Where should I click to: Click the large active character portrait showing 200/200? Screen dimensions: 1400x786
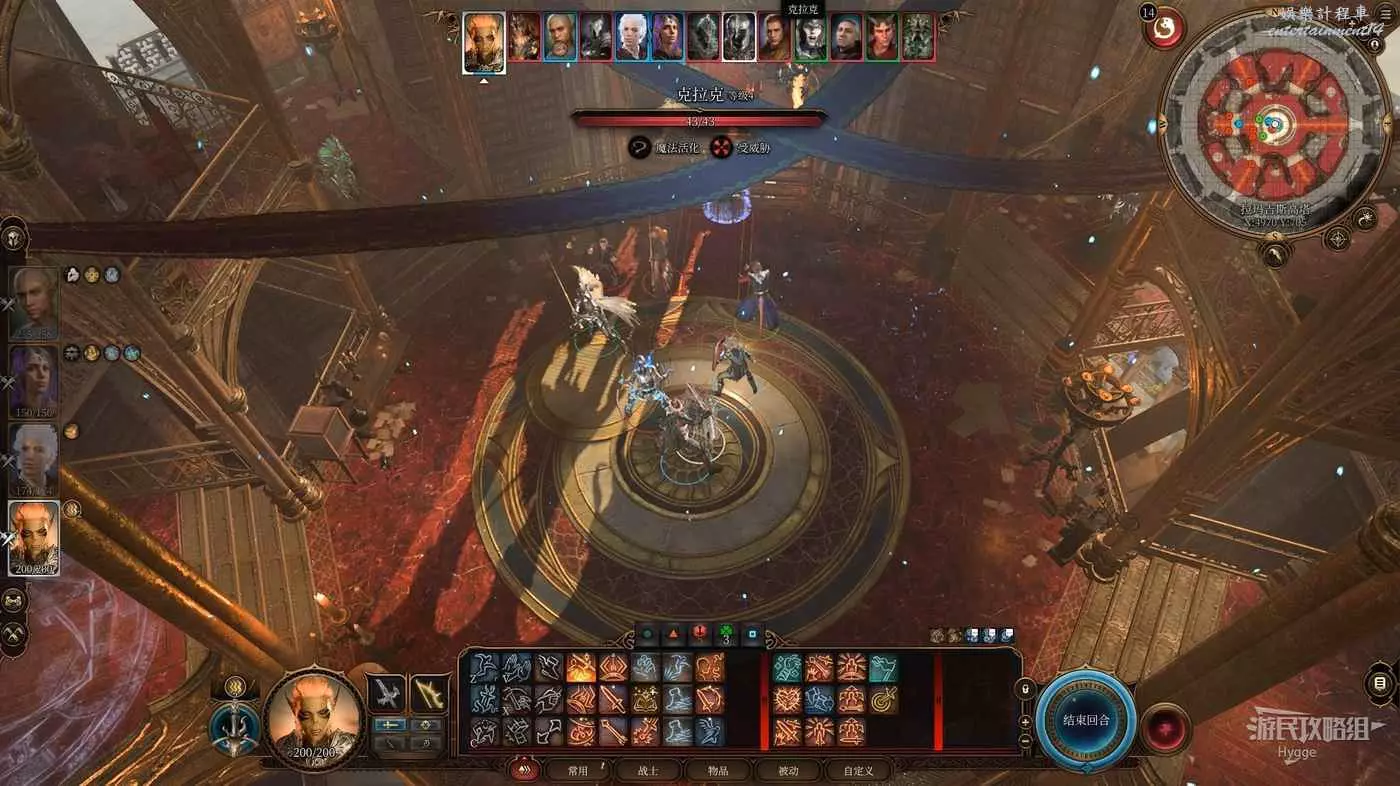coord(312,718)
